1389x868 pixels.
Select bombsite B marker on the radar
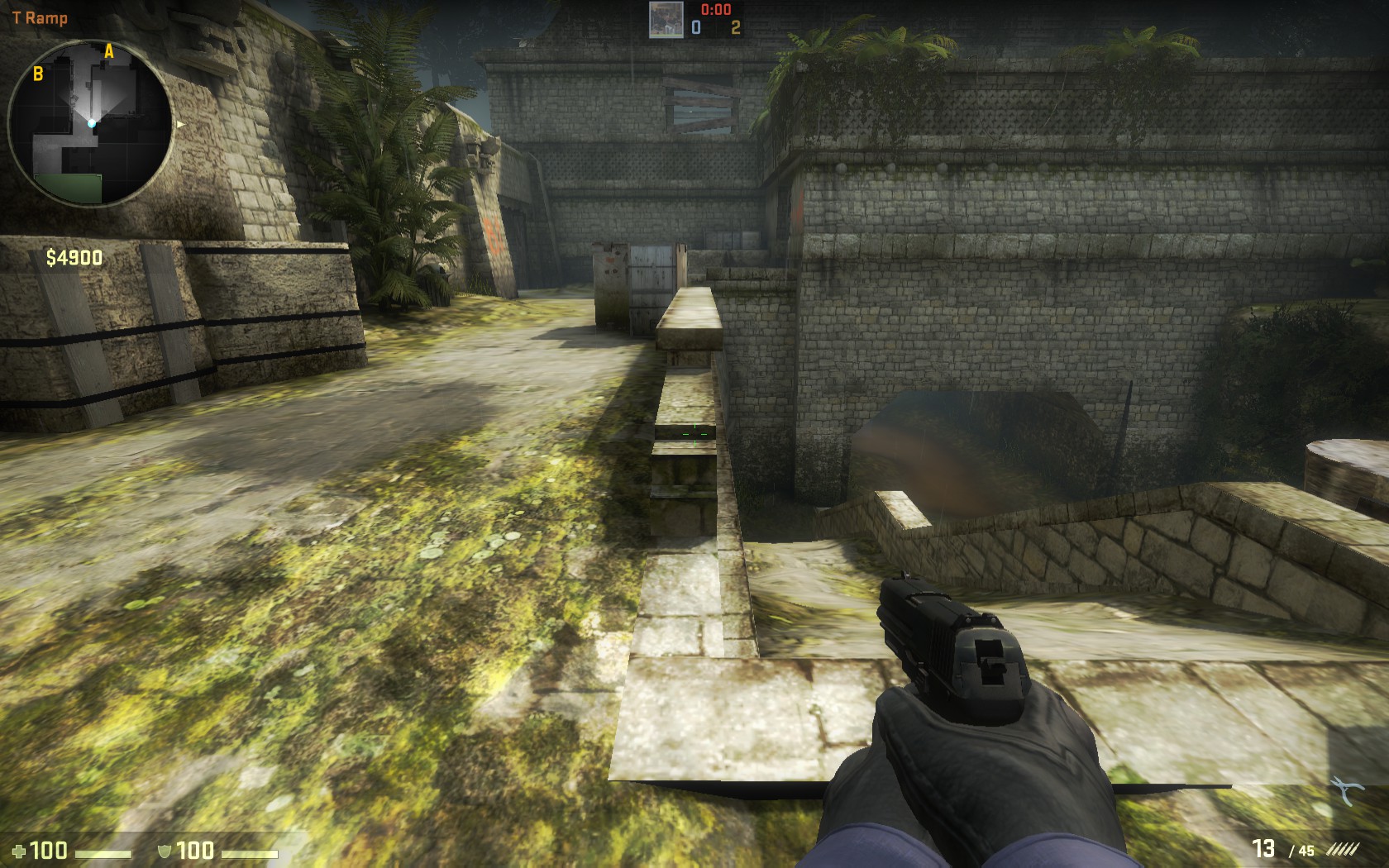[38, 74]
